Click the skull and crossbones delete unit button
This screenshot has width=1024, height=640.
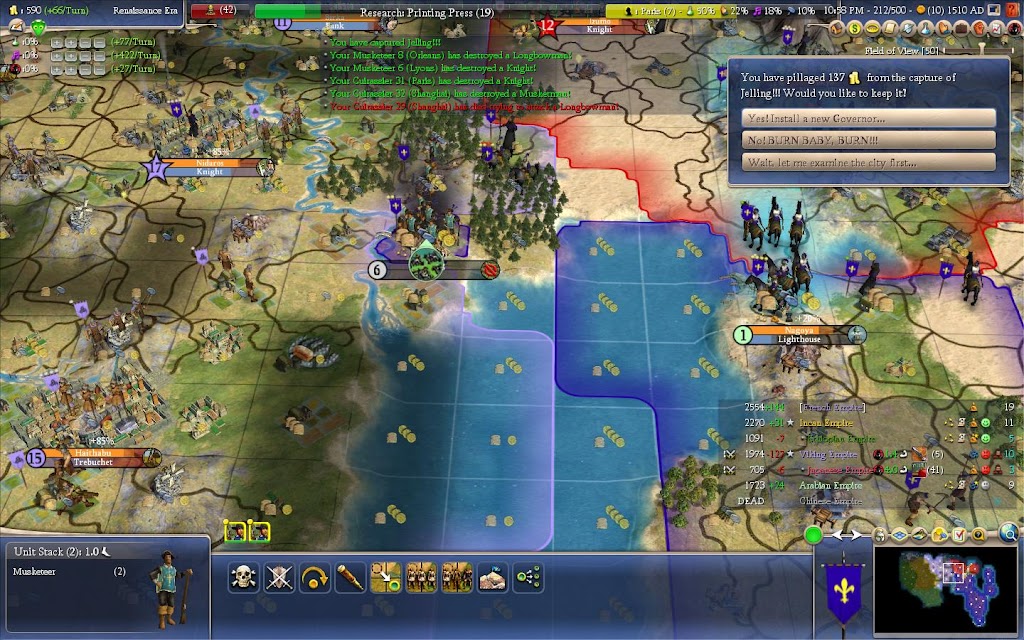(x=243, y=577)
